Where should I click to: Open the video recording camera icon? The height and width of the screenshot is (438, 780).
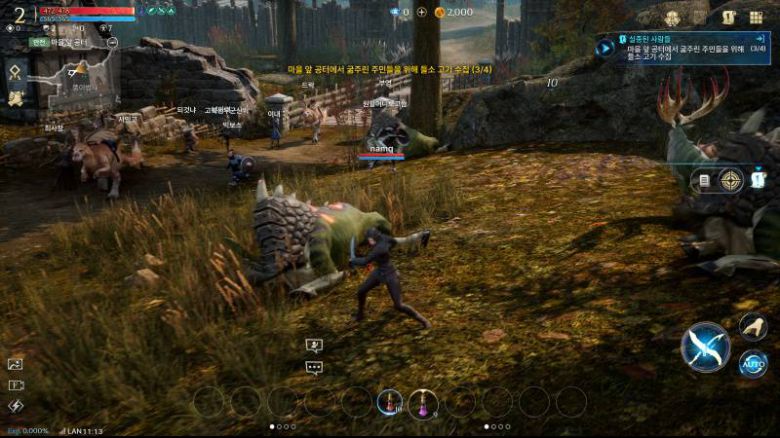click(x=15, y=385)
